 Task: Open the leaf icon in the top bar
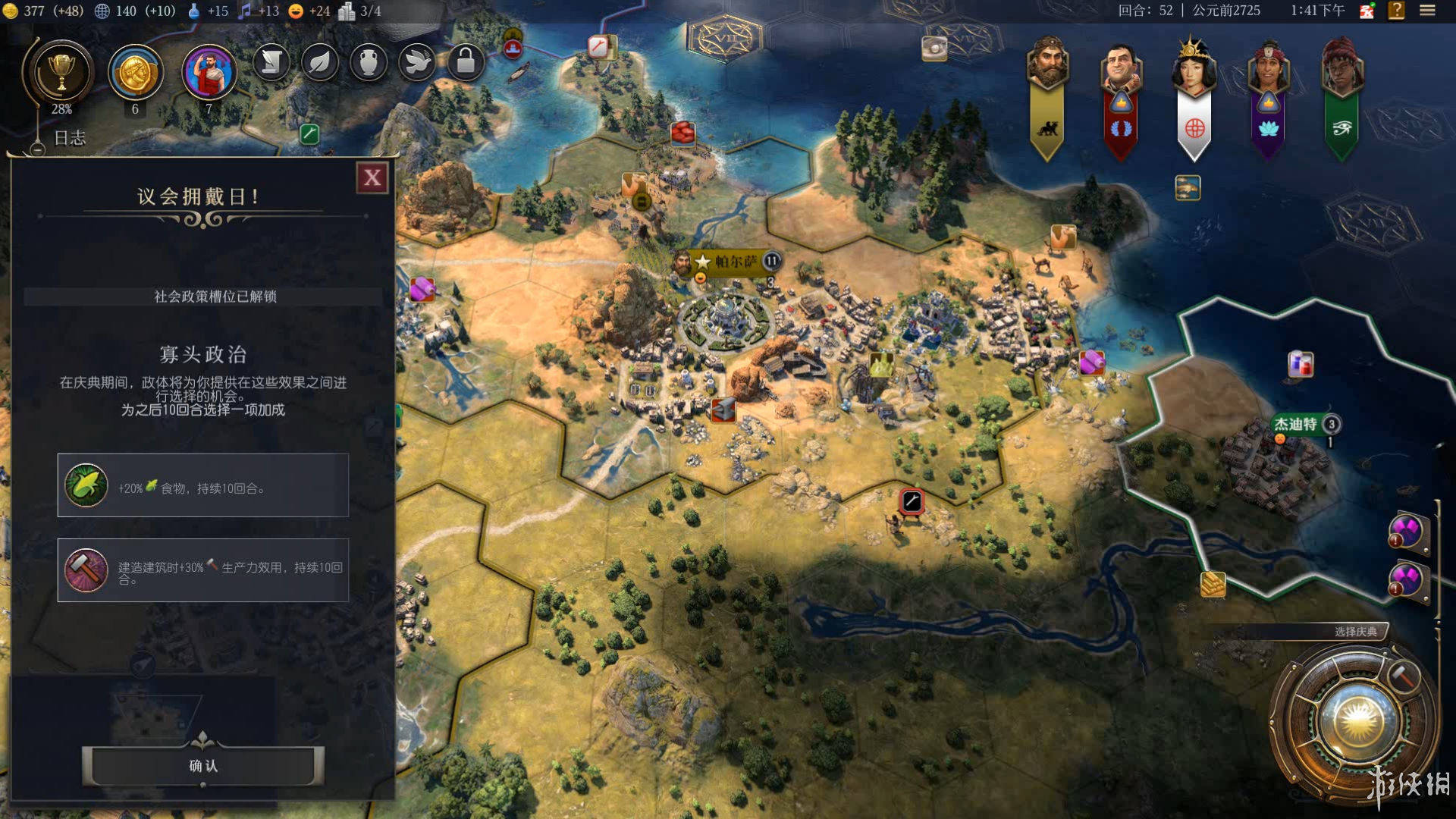click(x=319, y=62)
